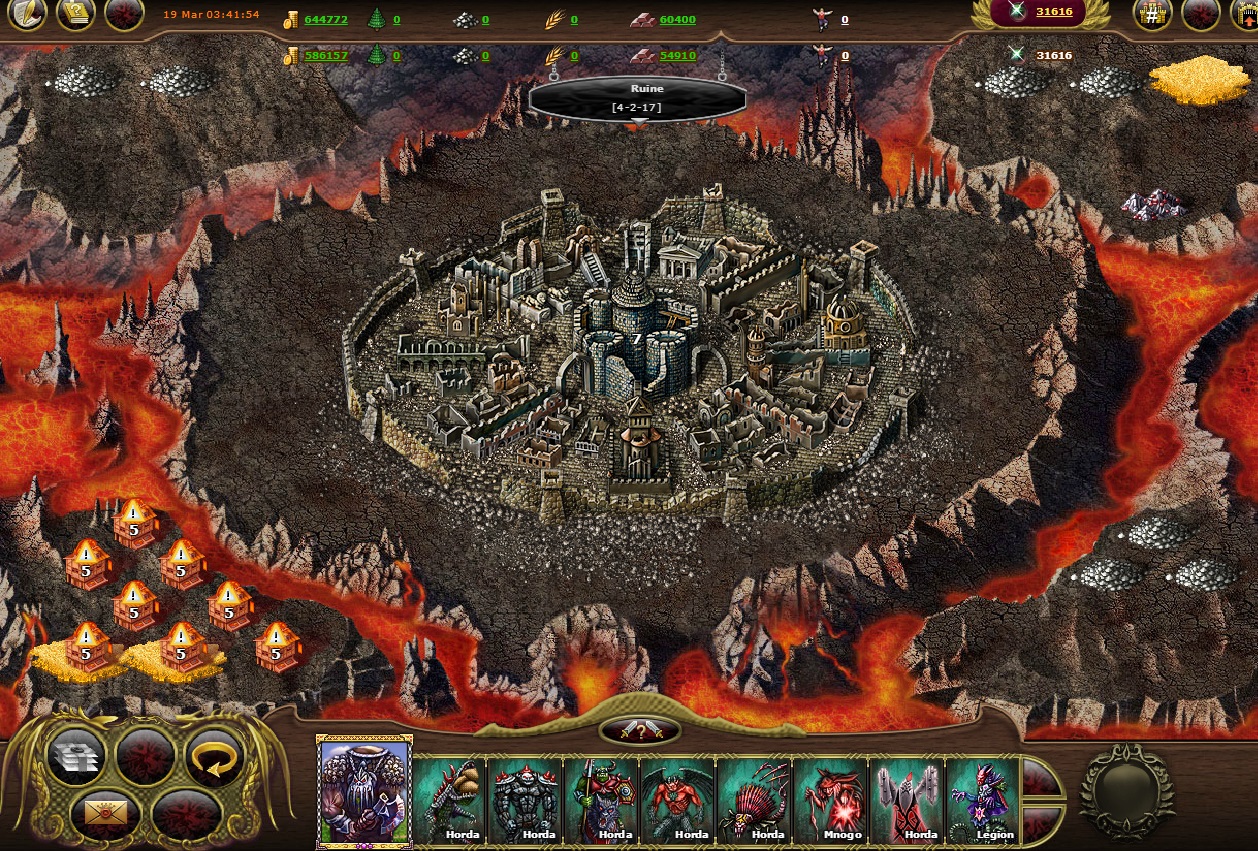The width and height of the screenshot is (1258, 851).
Task: Select the Legion purple demon unit
Action: pos(982,799)
